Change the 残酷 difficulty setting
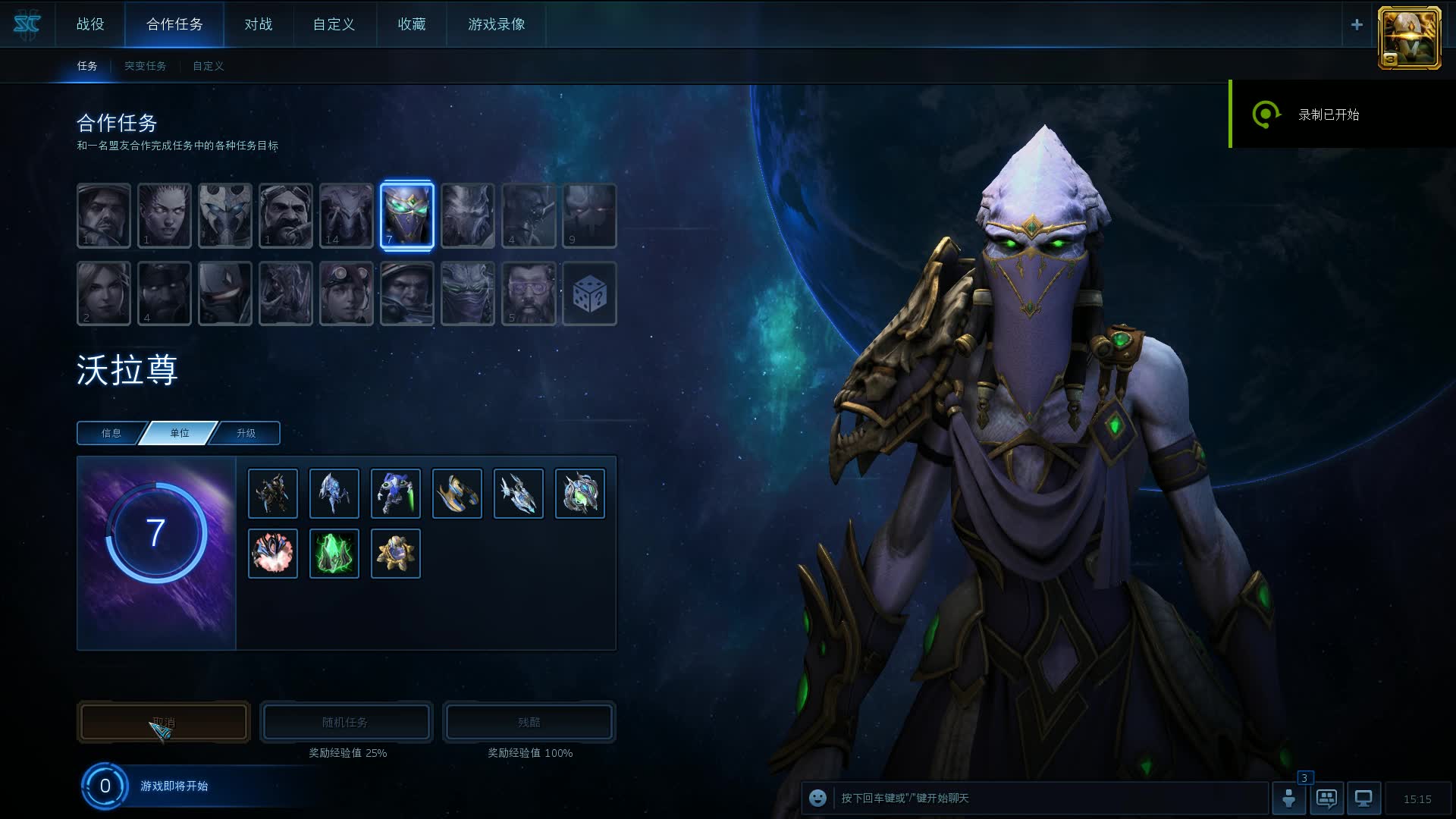This screenshot has height=819, width=1456. pyautogui.click(x=529, y=722)
